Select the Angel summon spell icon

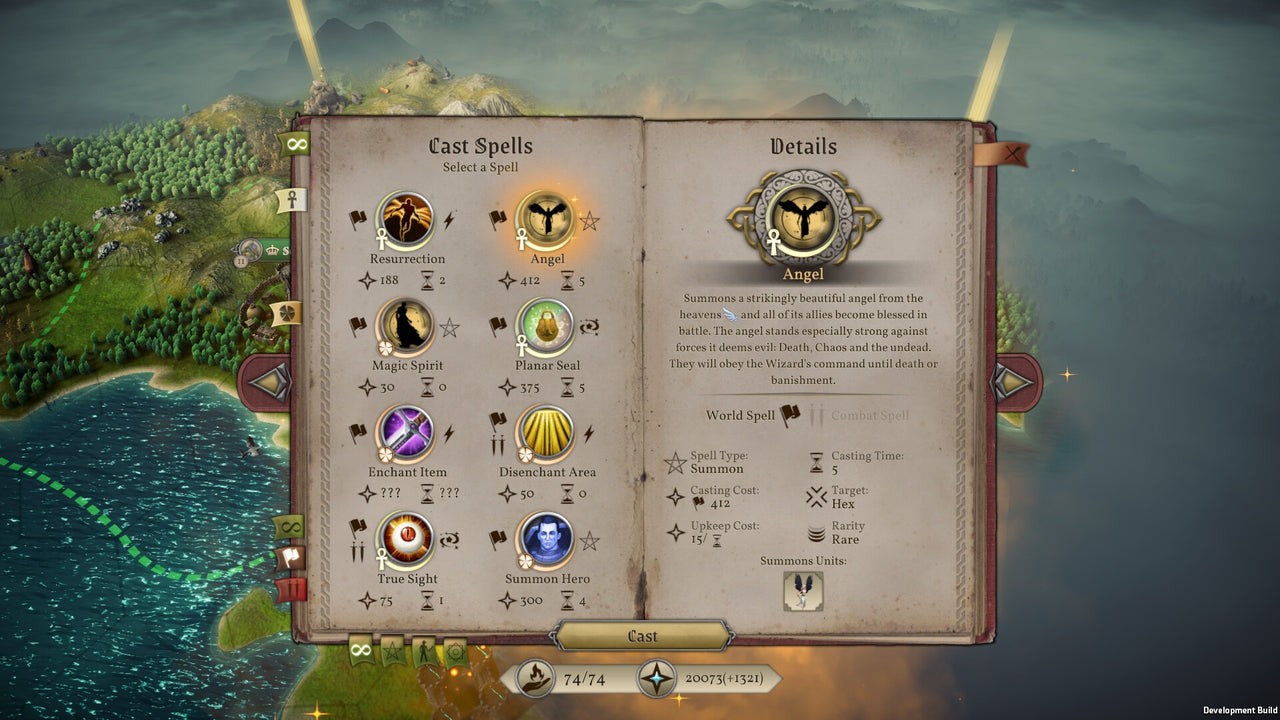pos(545,218)
